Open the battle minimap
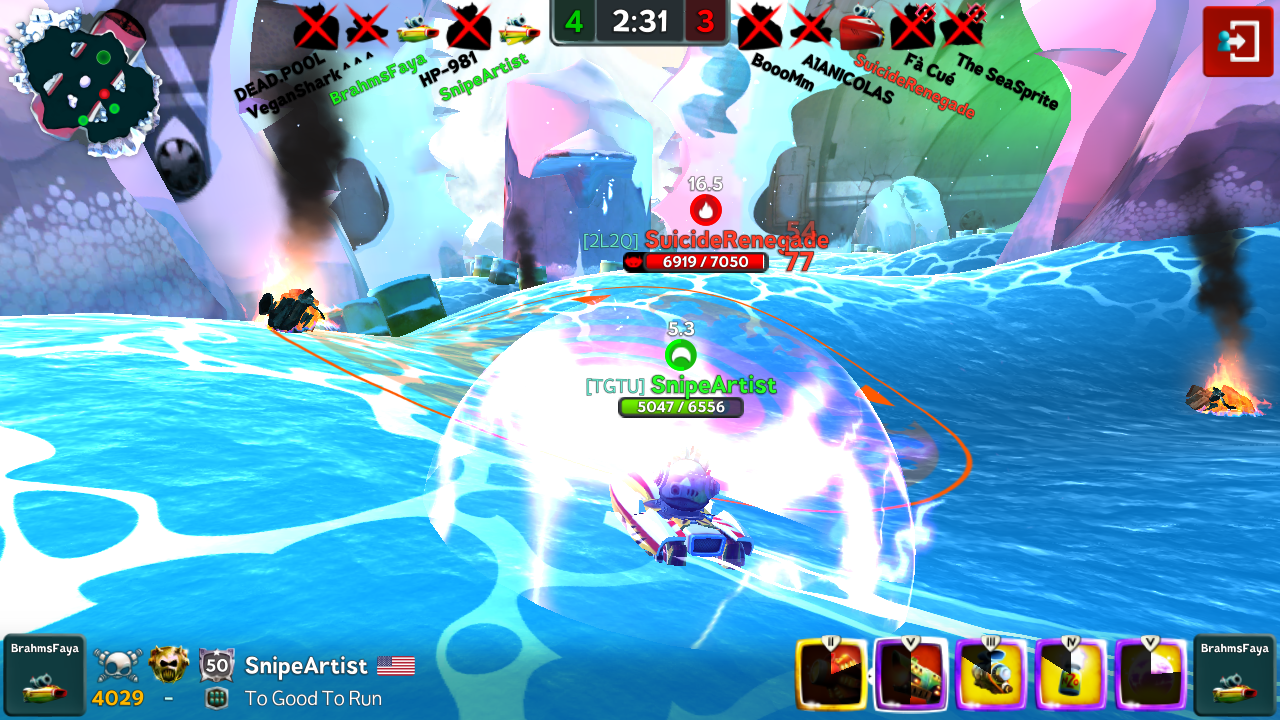 pyautogui.click(x=84, y=80)
